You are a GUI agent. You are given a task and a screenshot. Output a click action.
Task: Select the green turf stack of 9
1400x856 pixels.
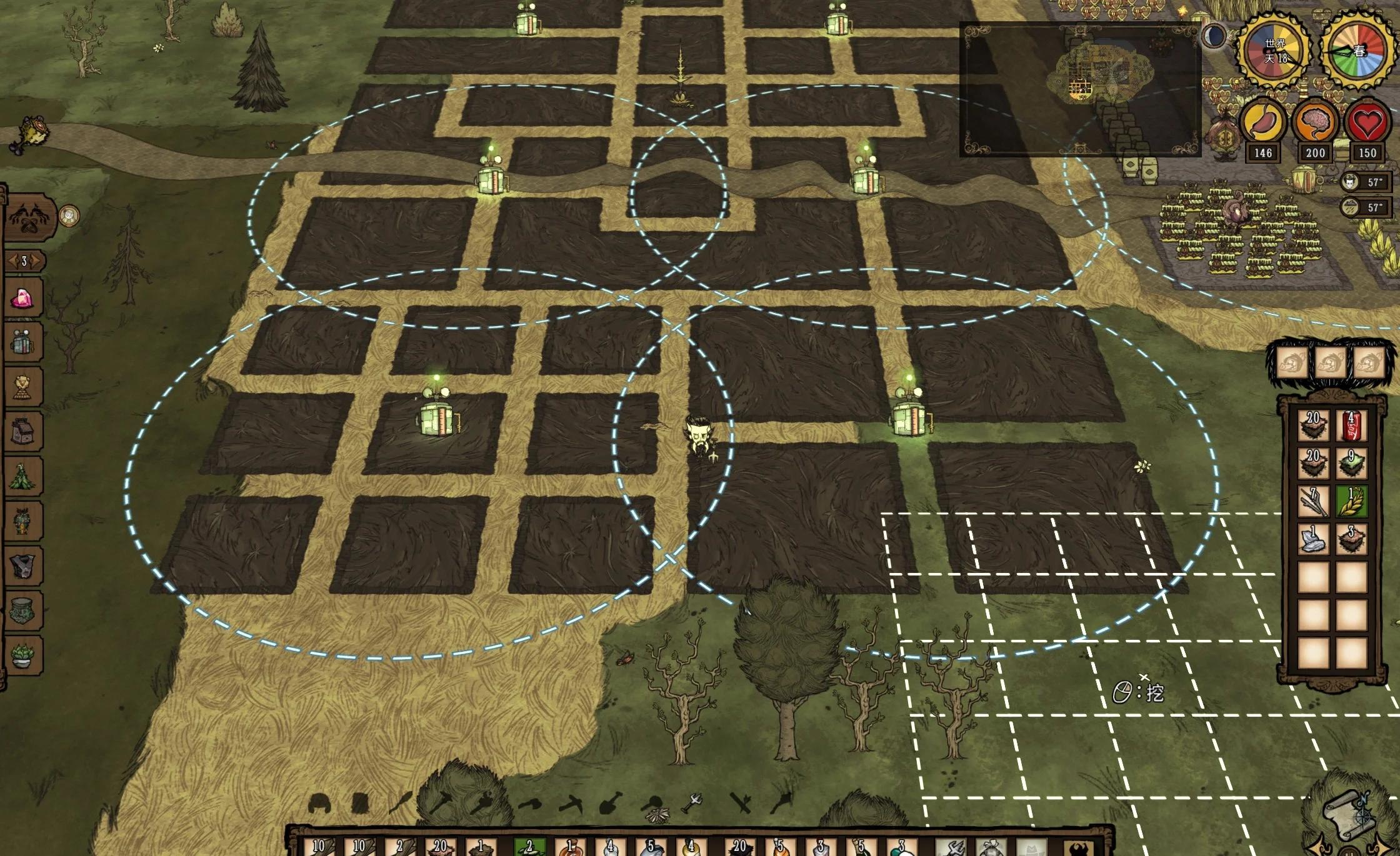click(x=1351, y=463)
